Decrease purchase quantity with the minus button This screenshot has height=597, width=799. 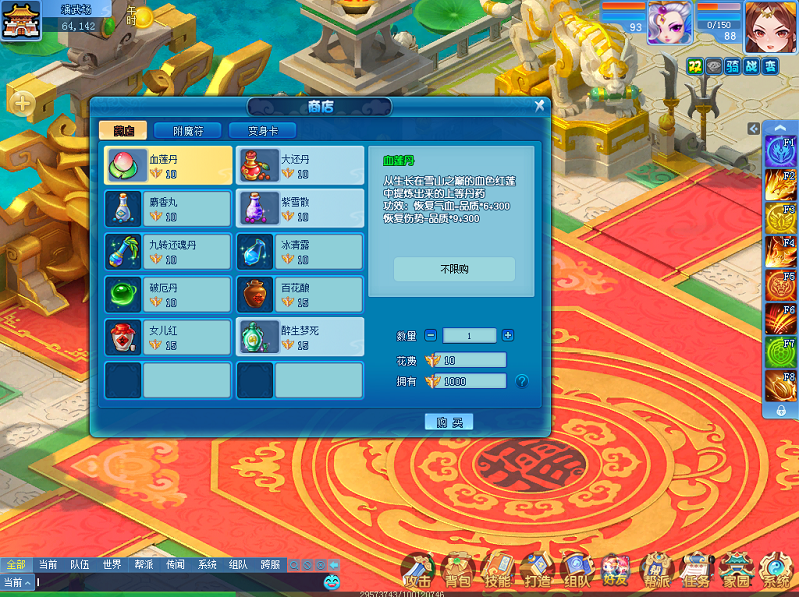431,336
